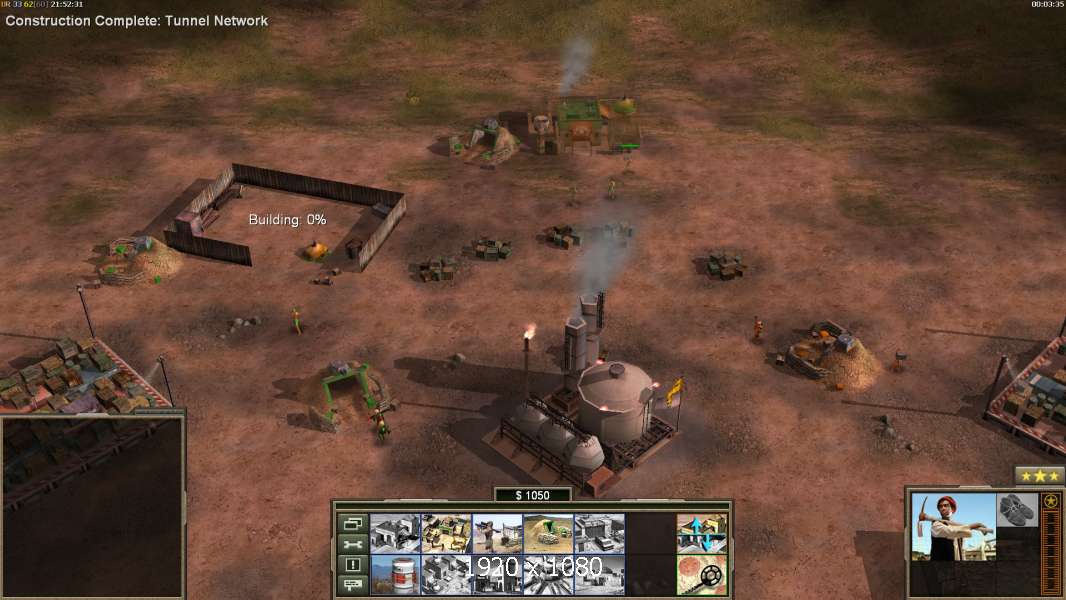Open the chat bubble communicator button
The image size is (1066, 600).
tap(352, 586)
